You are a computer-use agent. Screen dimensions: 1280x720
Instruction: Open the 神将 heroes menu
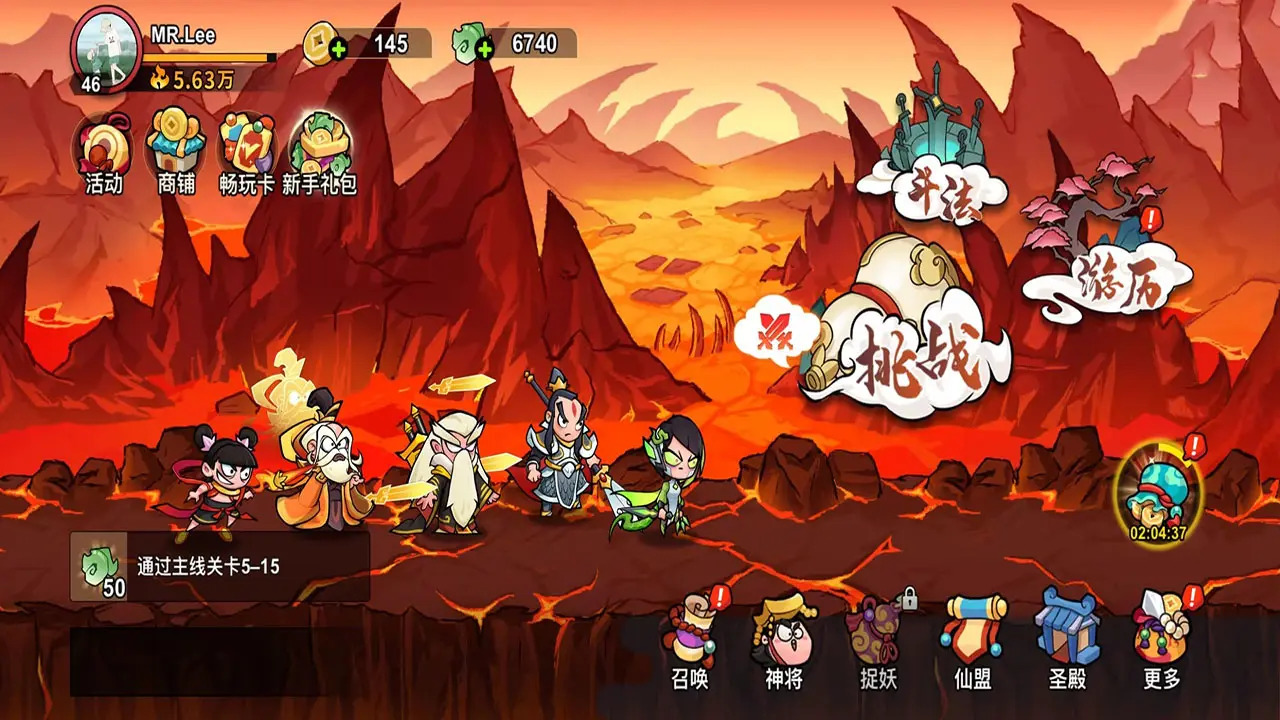785,641
